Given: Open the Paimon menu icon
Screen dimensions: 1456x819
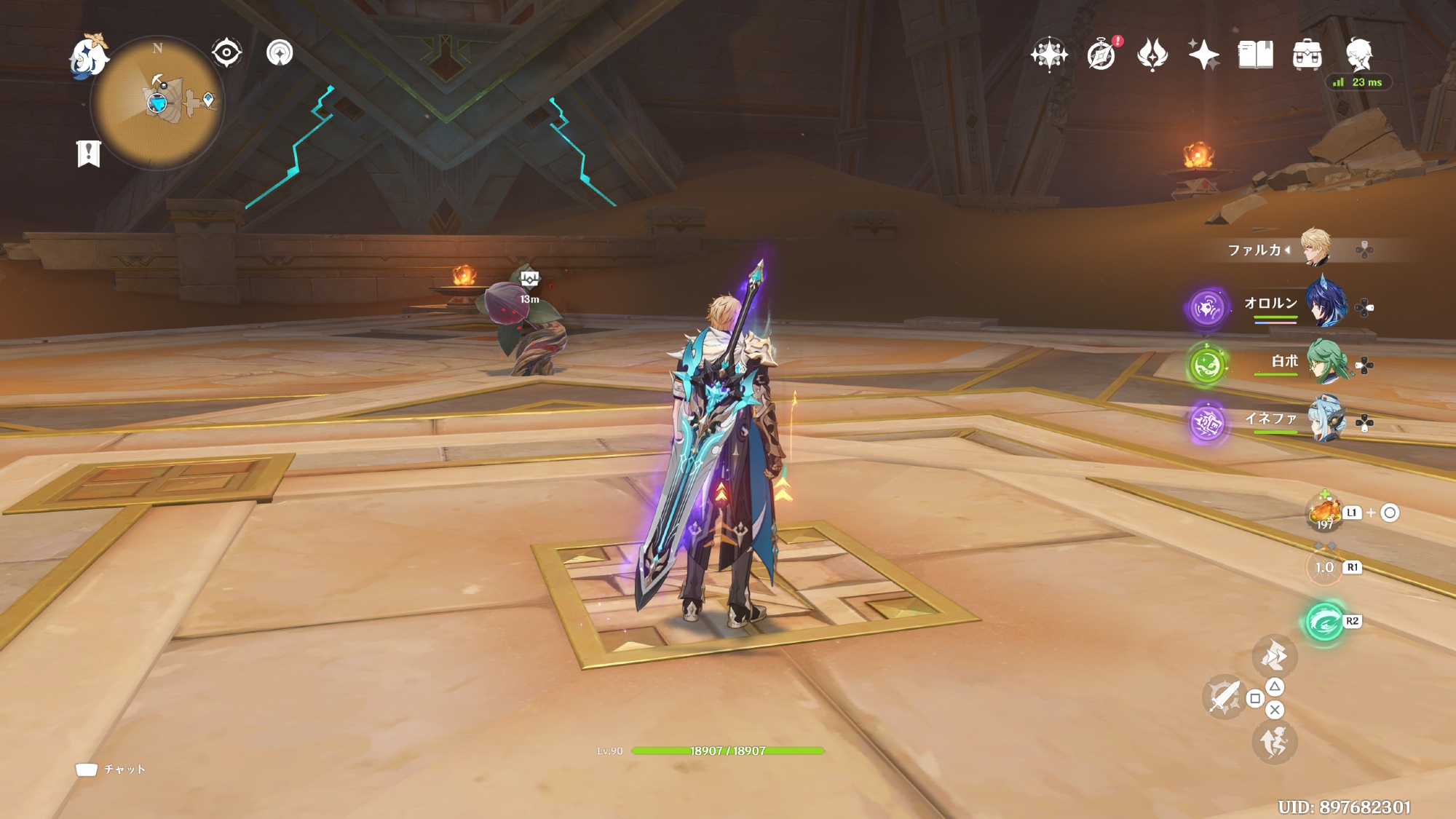Looking at the screenshot, I should pos(88,56).
